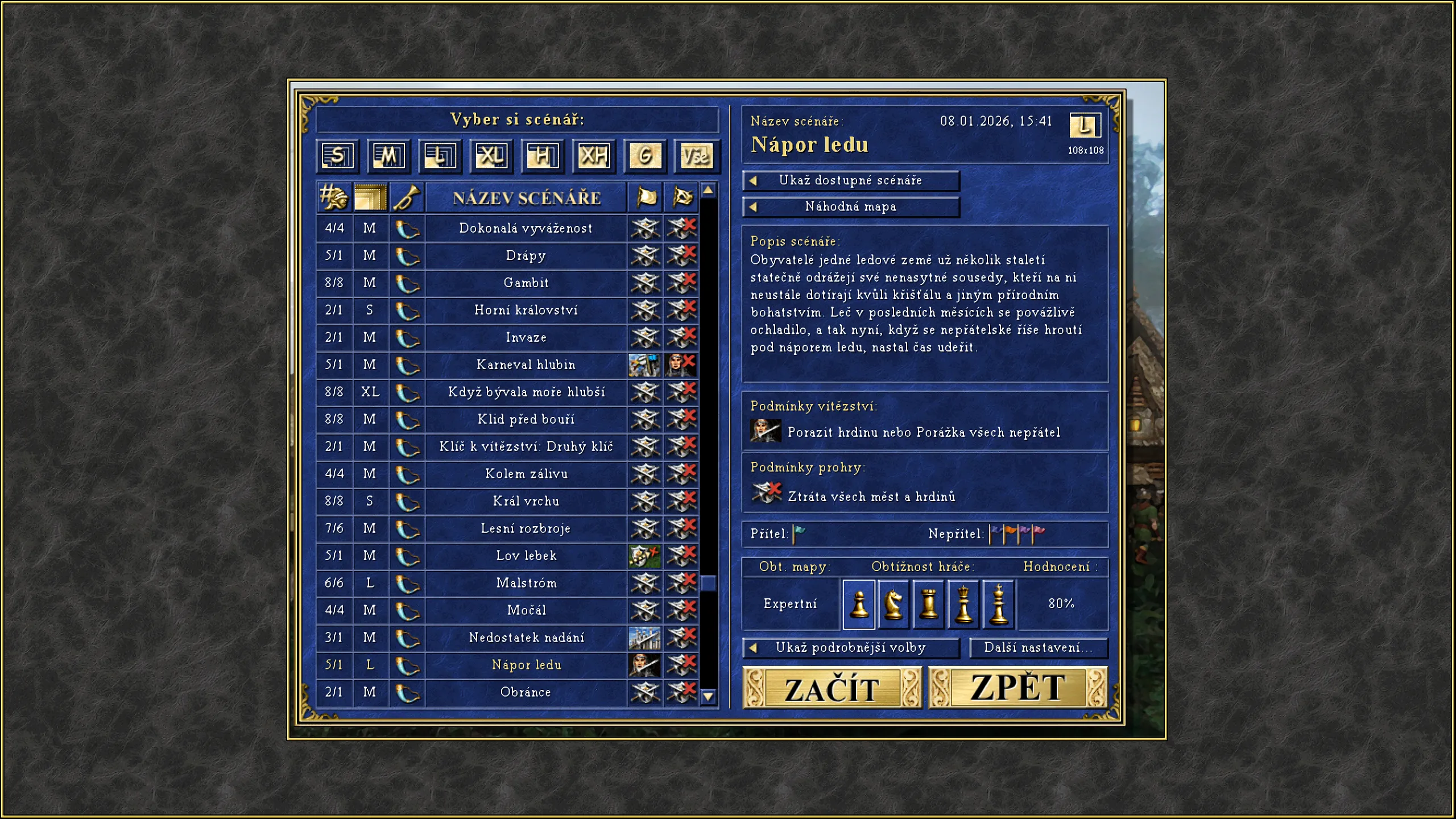Screen dimensions: 1456x819
Task: Switch to the Vše filter tab
Action: click(x=695, y=156)
